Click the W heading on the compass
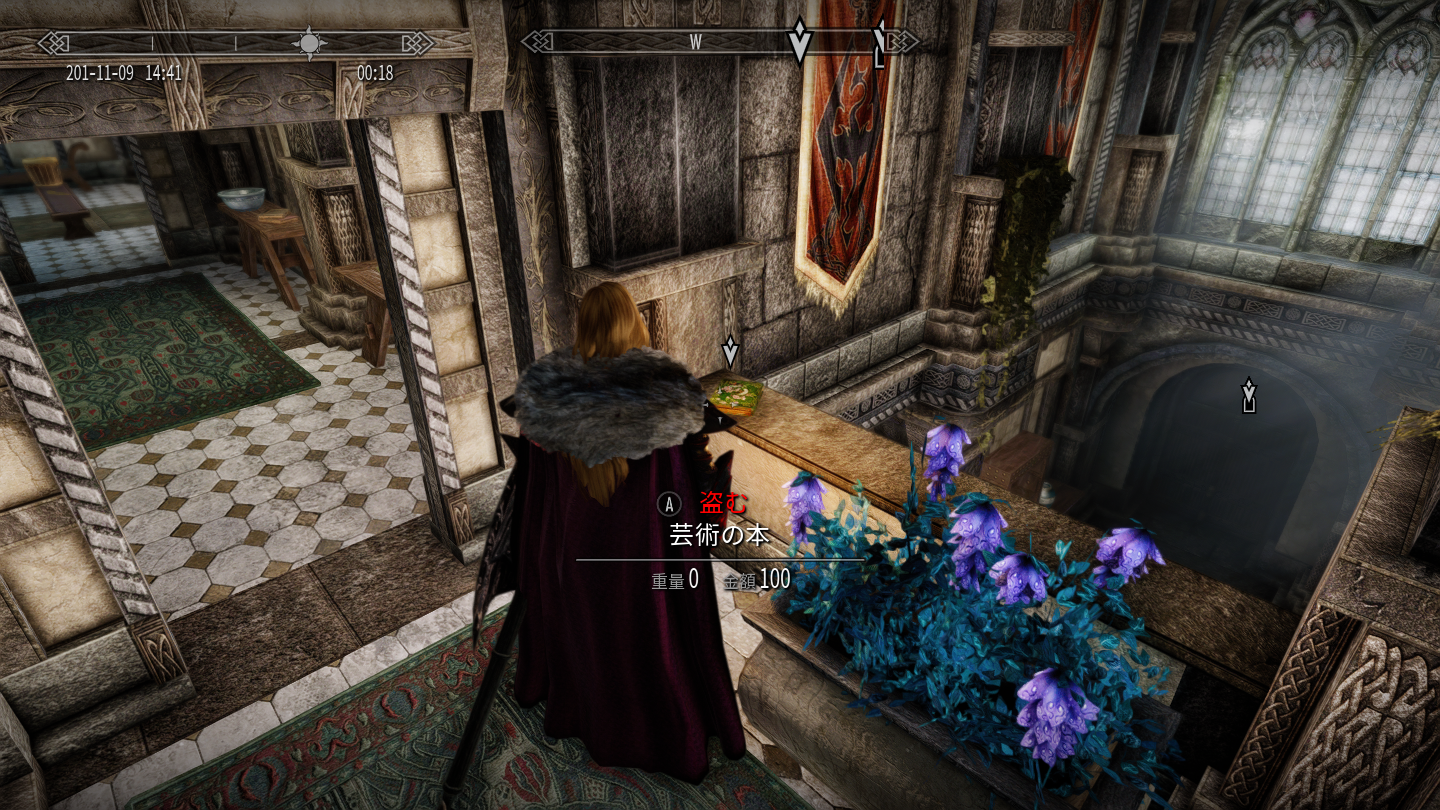The width and height of the screenshot is (1440, 810). [x=696, y=42]
